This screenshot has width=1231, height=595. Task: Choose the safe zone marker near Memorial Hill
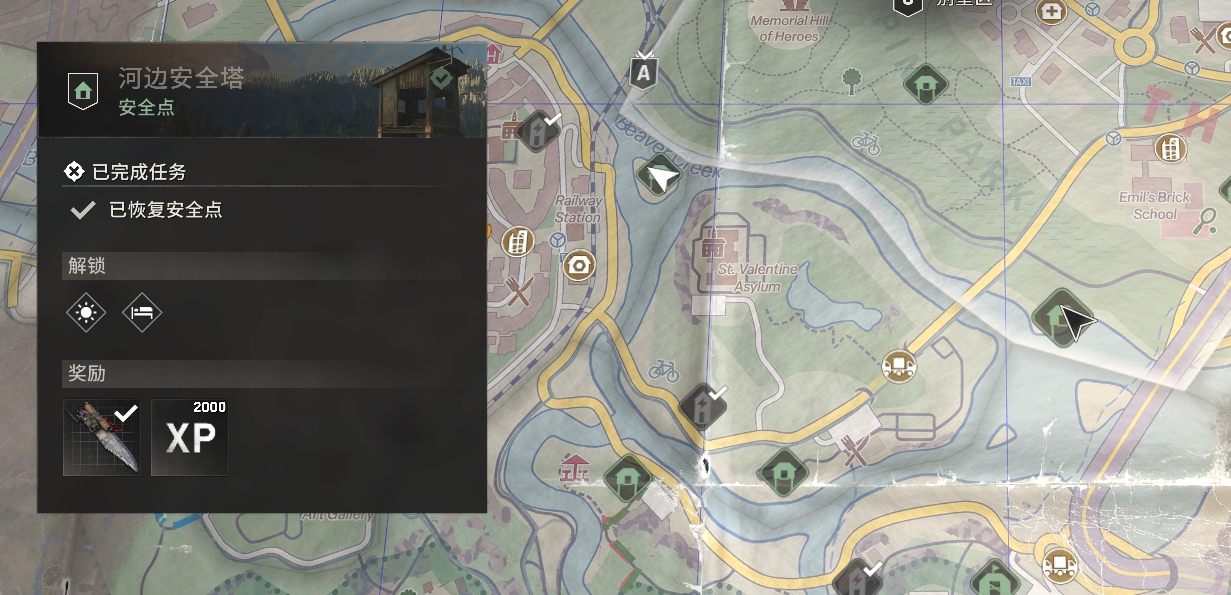click(925, 83)
